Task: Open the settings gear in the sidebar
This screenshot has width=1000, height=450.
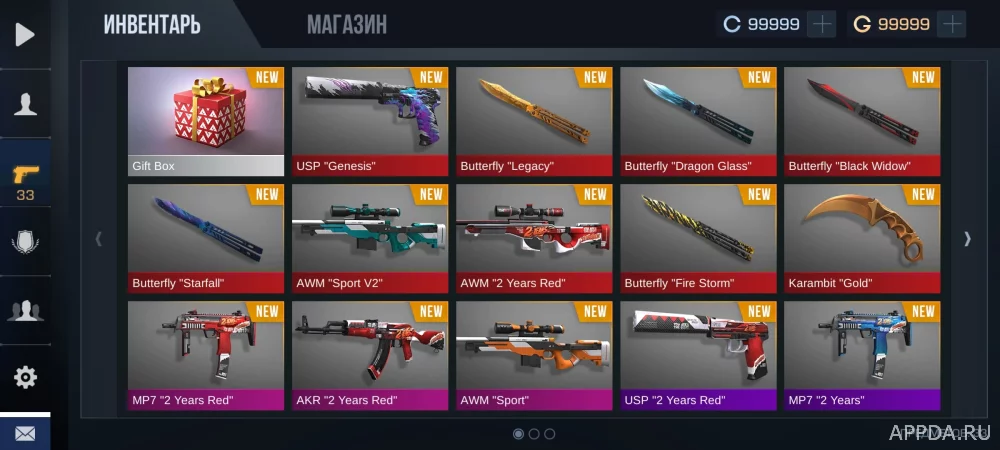Action: click(25, 377)
